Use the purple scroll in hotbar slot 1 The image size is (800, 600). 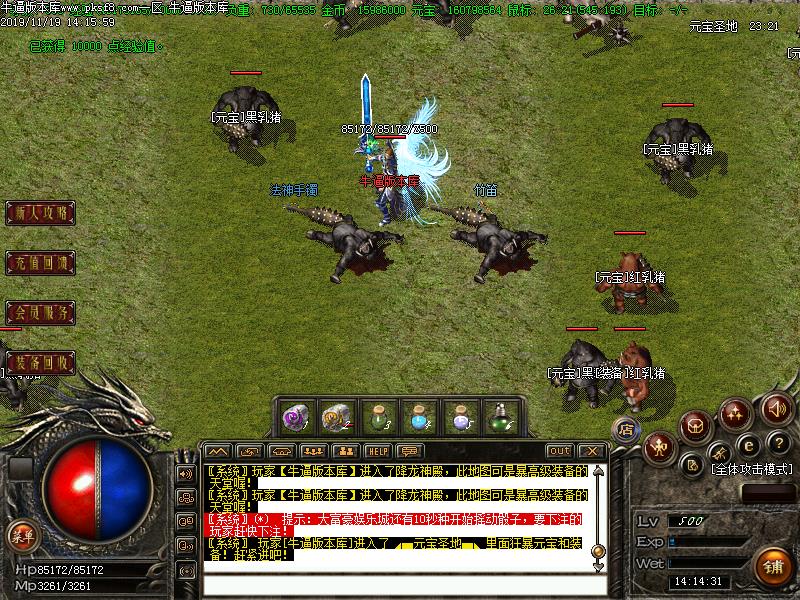295,416
